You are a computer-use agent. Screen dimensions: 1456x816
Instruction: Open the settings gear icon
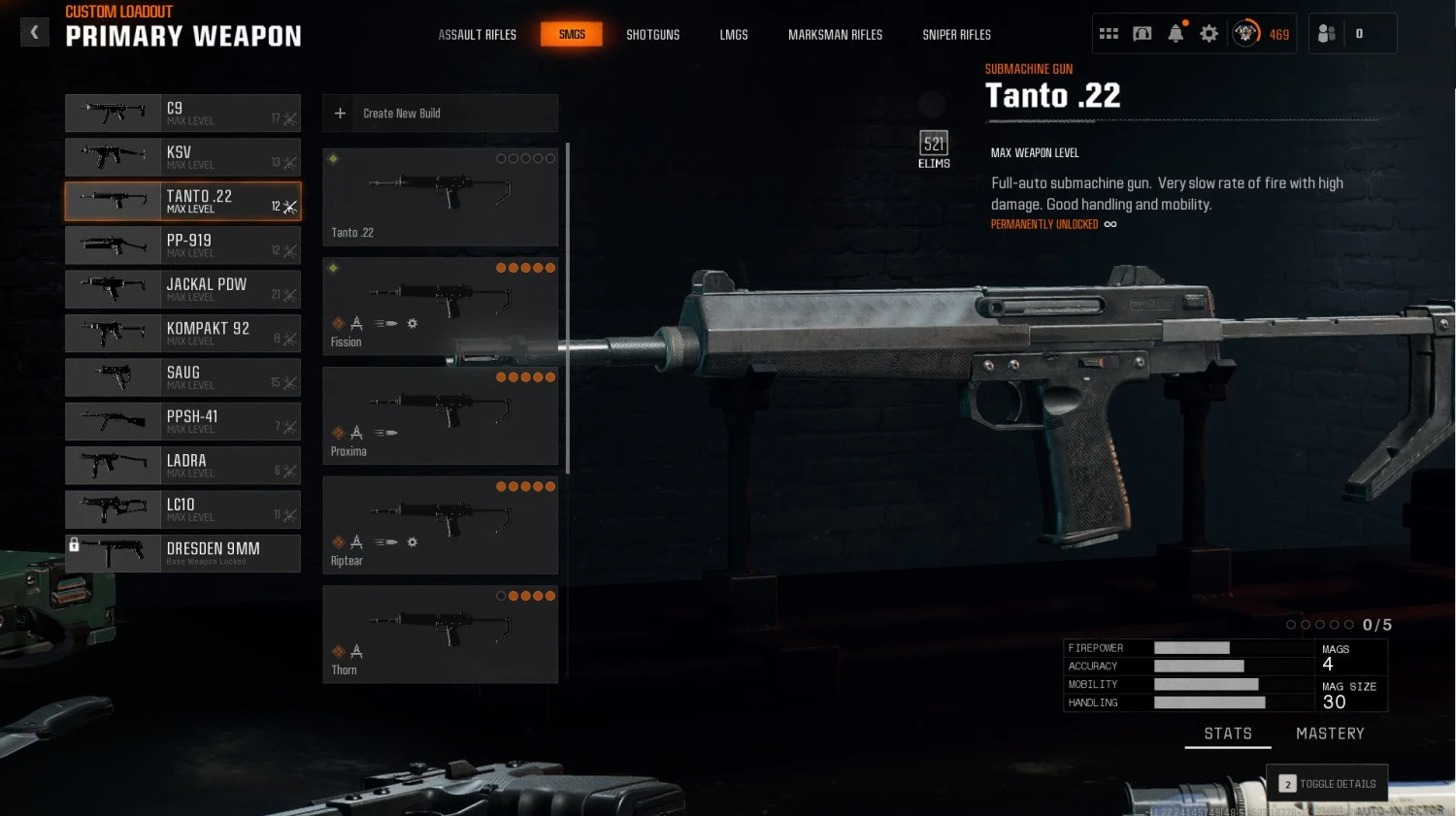(1208, 34)
